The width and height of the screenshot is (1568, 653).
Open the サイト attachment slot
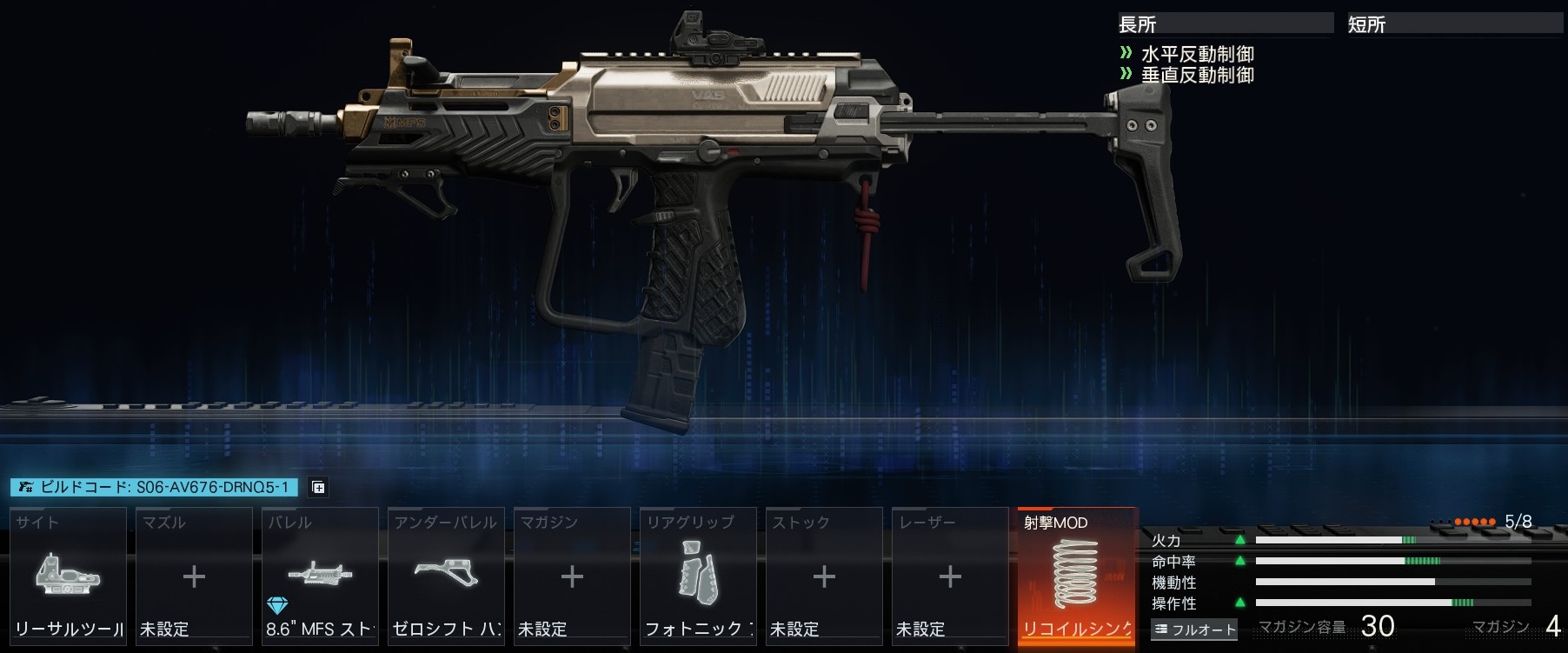tap(68, 576)
